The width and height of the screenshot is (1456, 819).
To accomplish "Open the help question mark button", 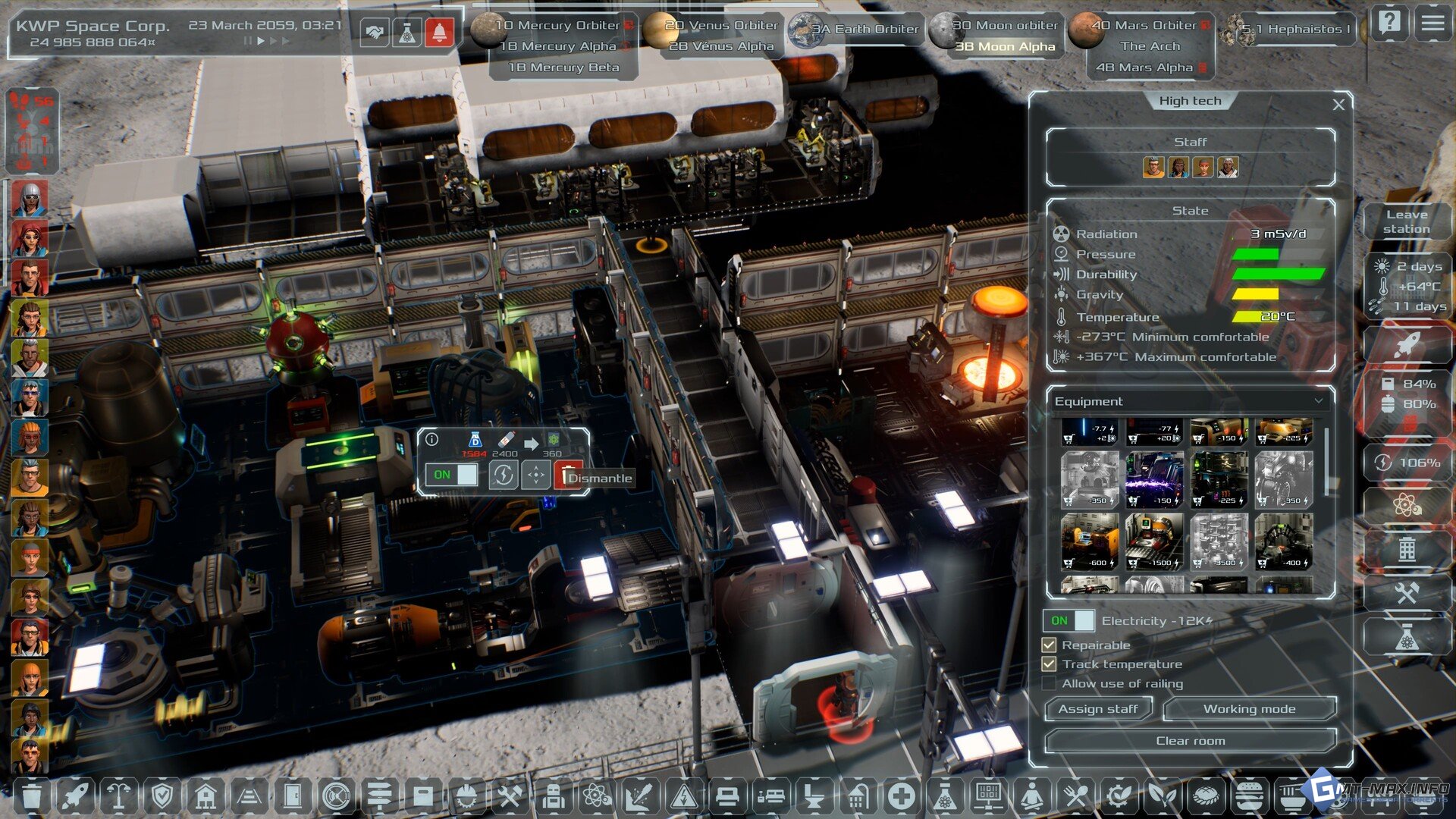I will tap(1389, 24).
